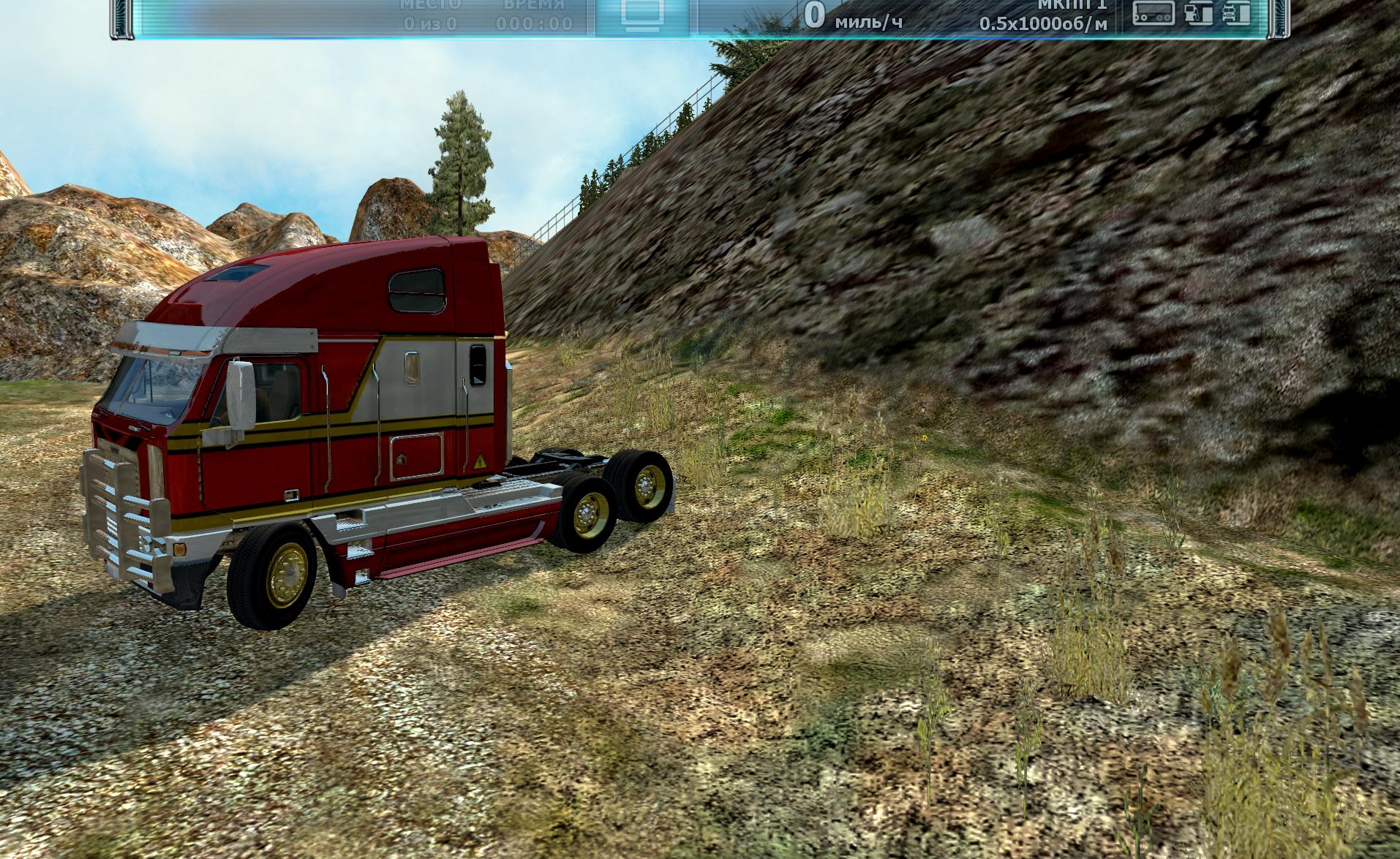Click the radio cassette icon

[1154, 12]
